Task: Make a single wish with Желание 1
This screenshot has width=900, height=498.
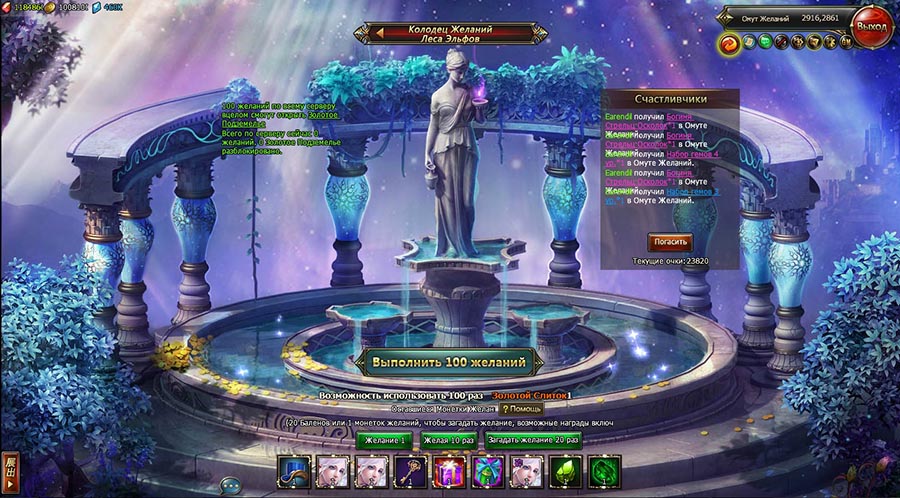Action: (x=384, y=439)
